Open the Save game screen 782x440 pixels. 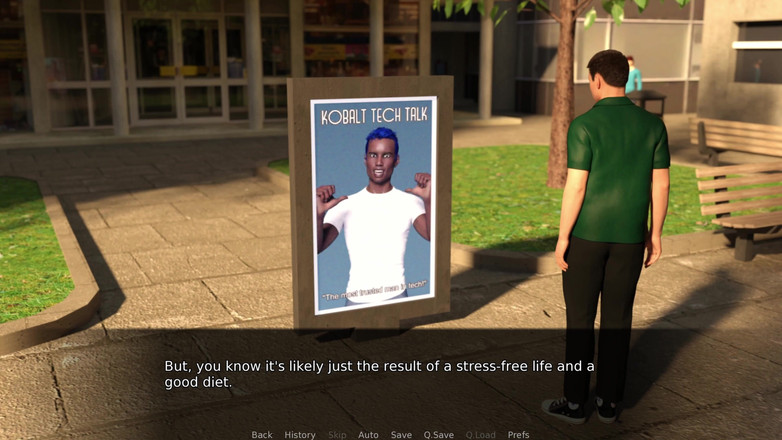(x=401, y=435)
